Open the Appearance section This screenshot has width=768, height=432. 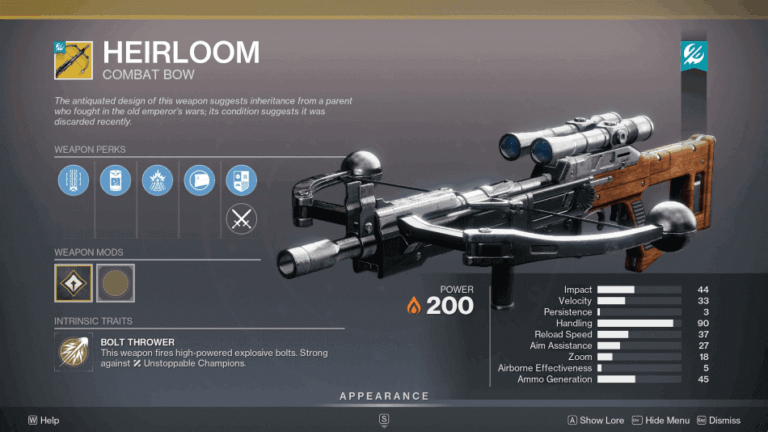point(384,397)
